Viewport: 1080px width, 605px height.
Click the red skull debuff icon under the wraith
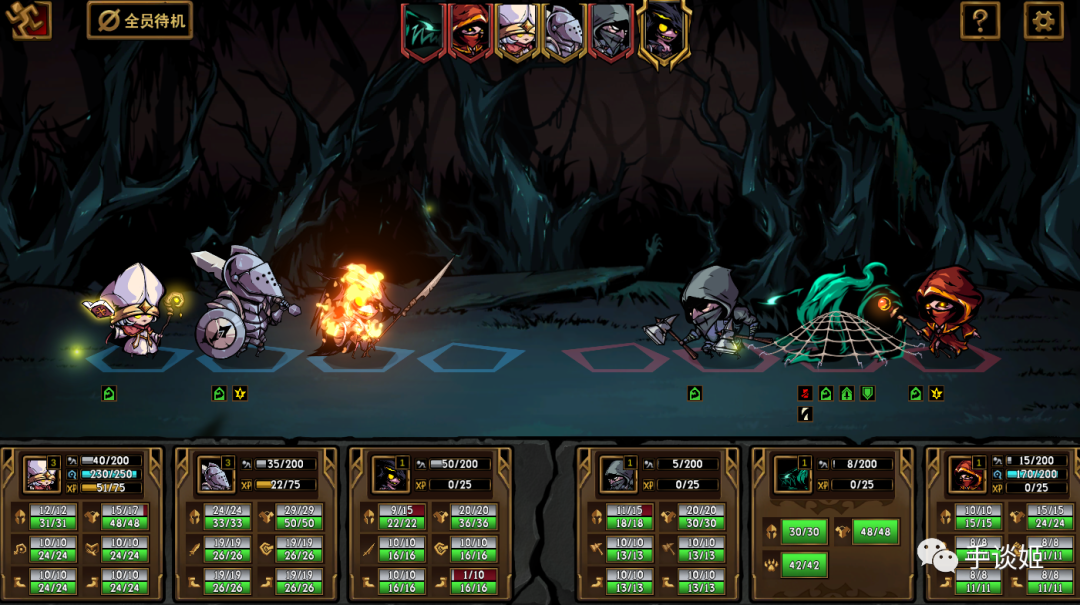804,393
